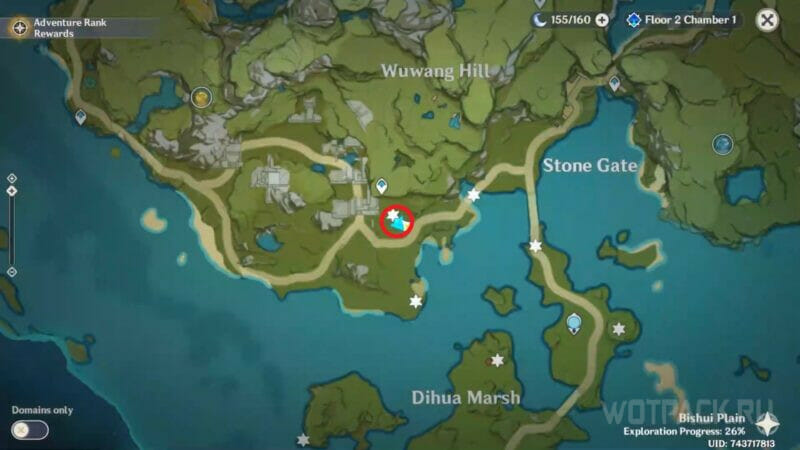The width and height of the screenshot is (800, 450).
Task: Select the red-circled map marker
Action: [397, 221]
